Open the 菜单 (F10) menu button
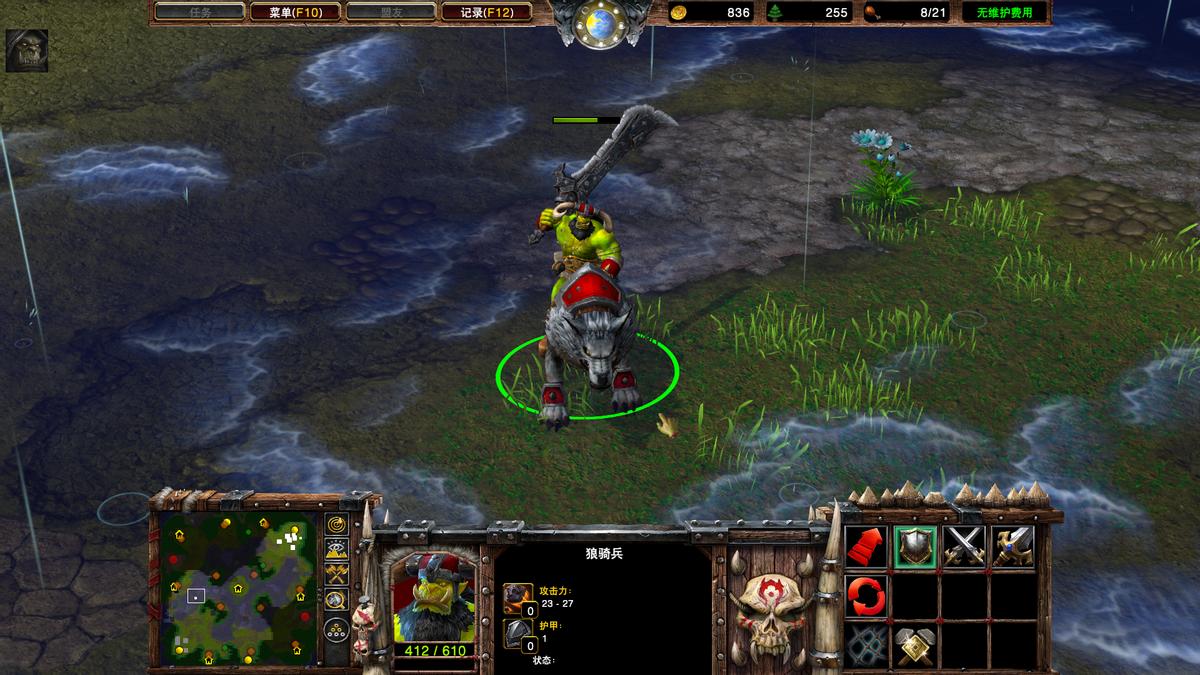This screenshot has height=675, width=1200. point(293,12)
